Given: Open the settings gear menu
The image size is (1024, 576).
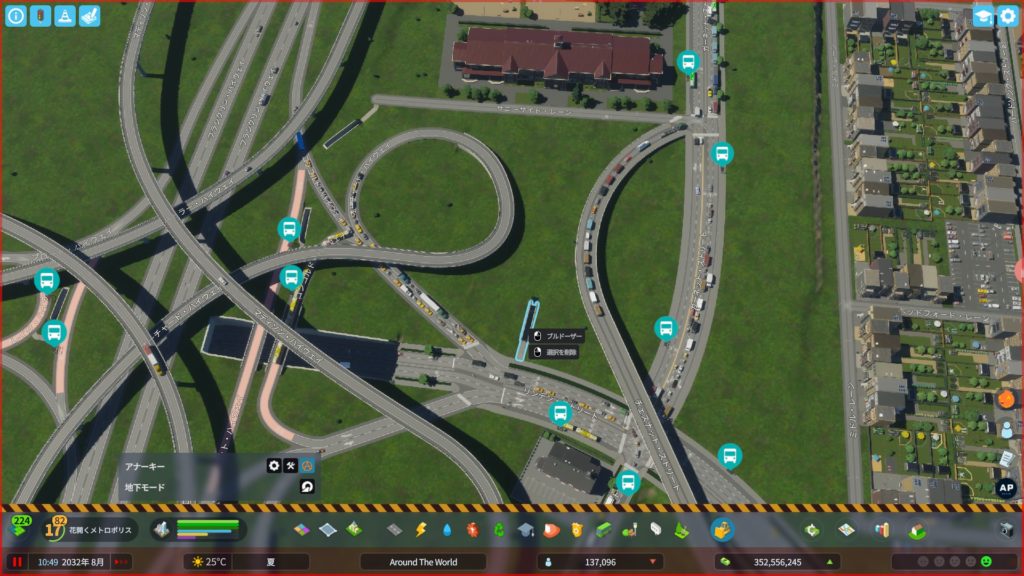Looking at the screenshot, I should [1007, 16].
